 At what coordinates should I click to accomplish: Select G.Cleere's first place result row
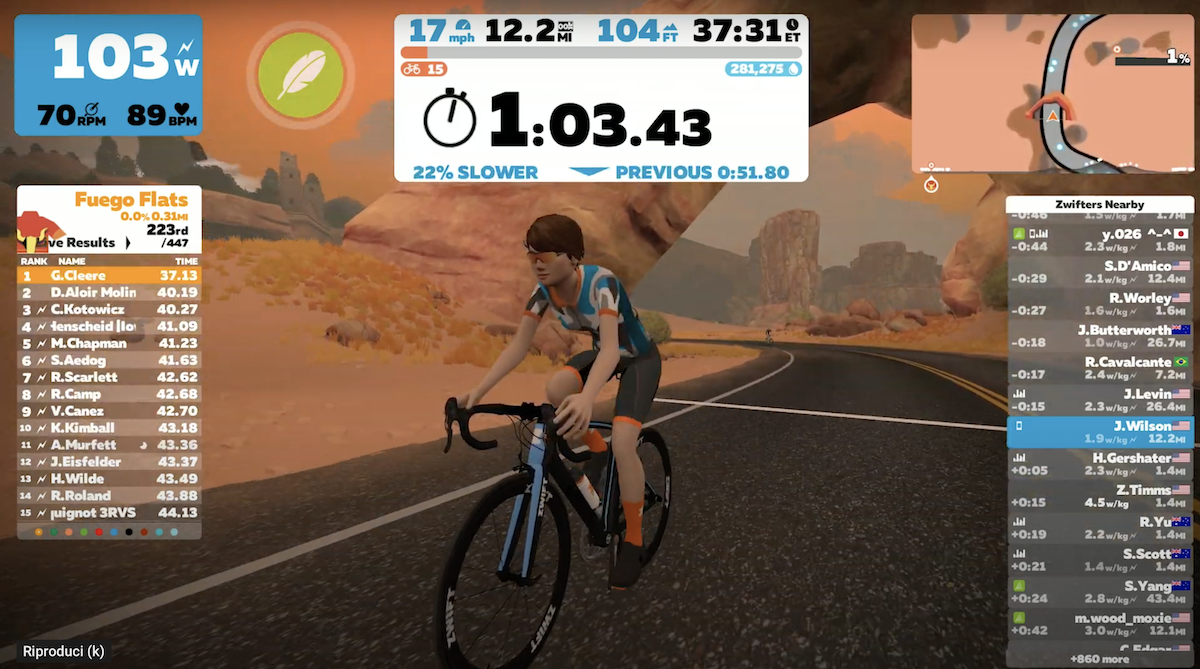click(x=109, y=275)
